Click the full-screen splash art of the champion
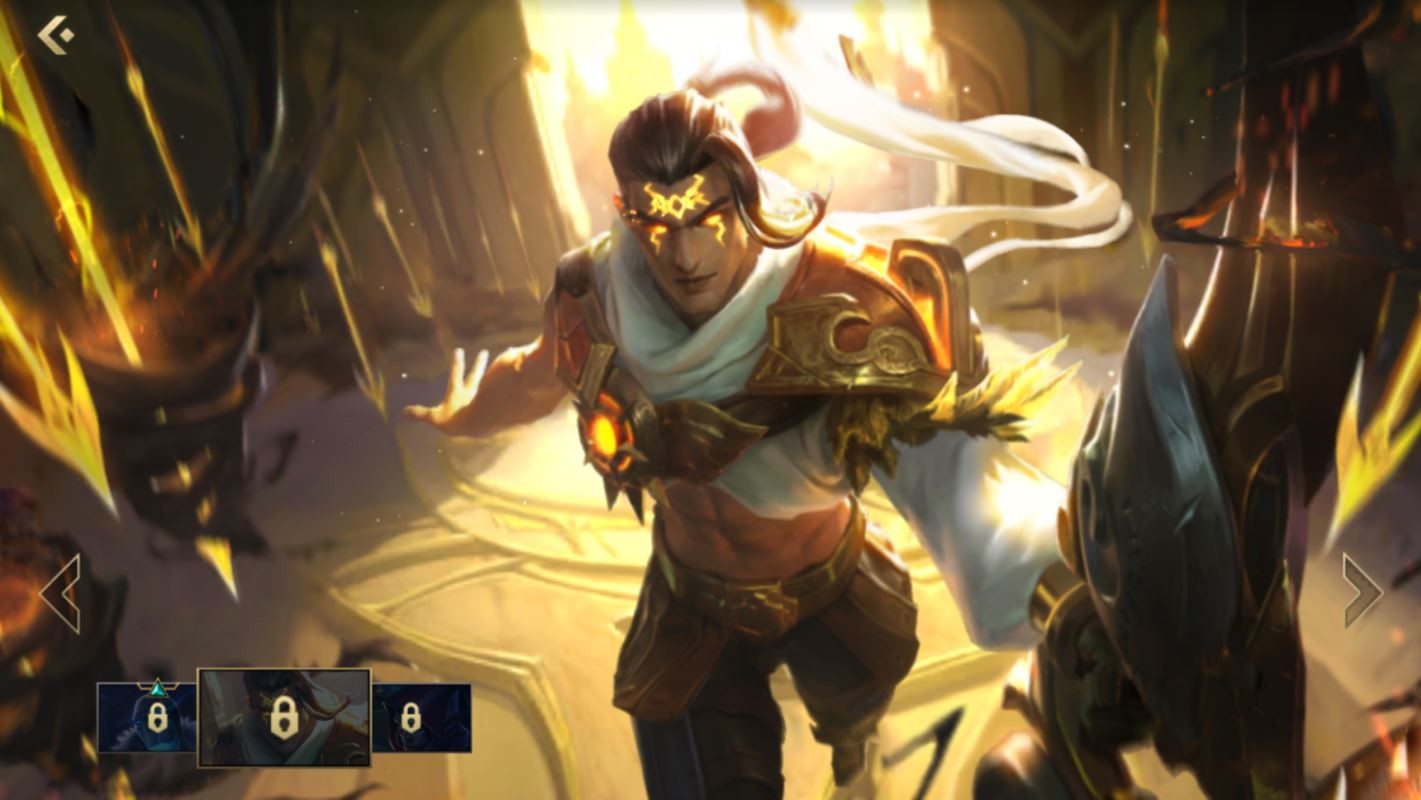Viewport: 1421px width, 800px height. (710, 350)
